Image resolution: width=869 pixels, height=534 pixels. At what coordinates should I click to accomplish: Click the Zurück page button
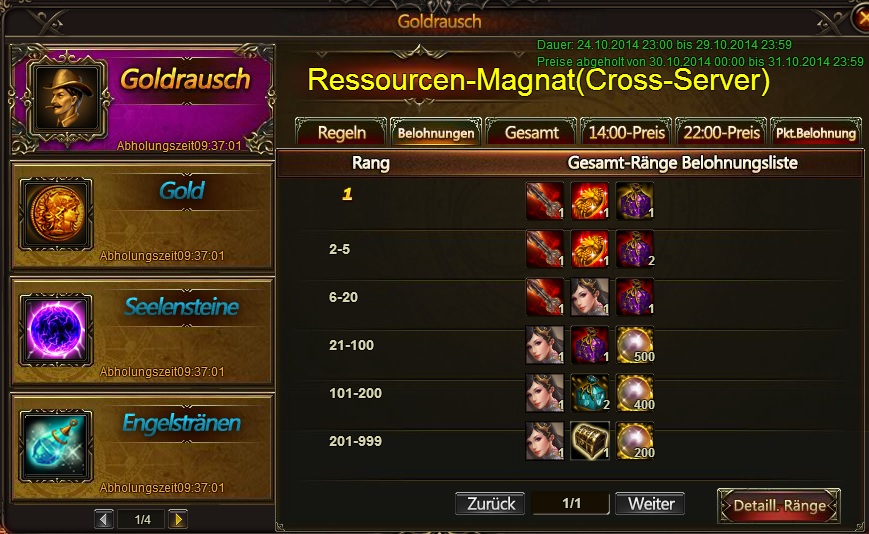(x=490, y=503)
